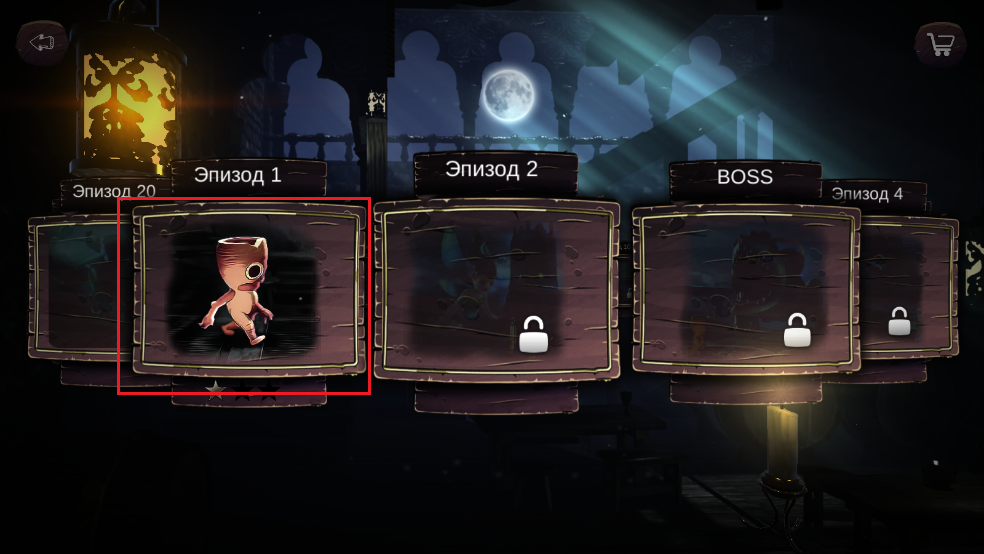The image size is (984, 554).
Task: Open the shopping cart store
Action: coord(940,44)
